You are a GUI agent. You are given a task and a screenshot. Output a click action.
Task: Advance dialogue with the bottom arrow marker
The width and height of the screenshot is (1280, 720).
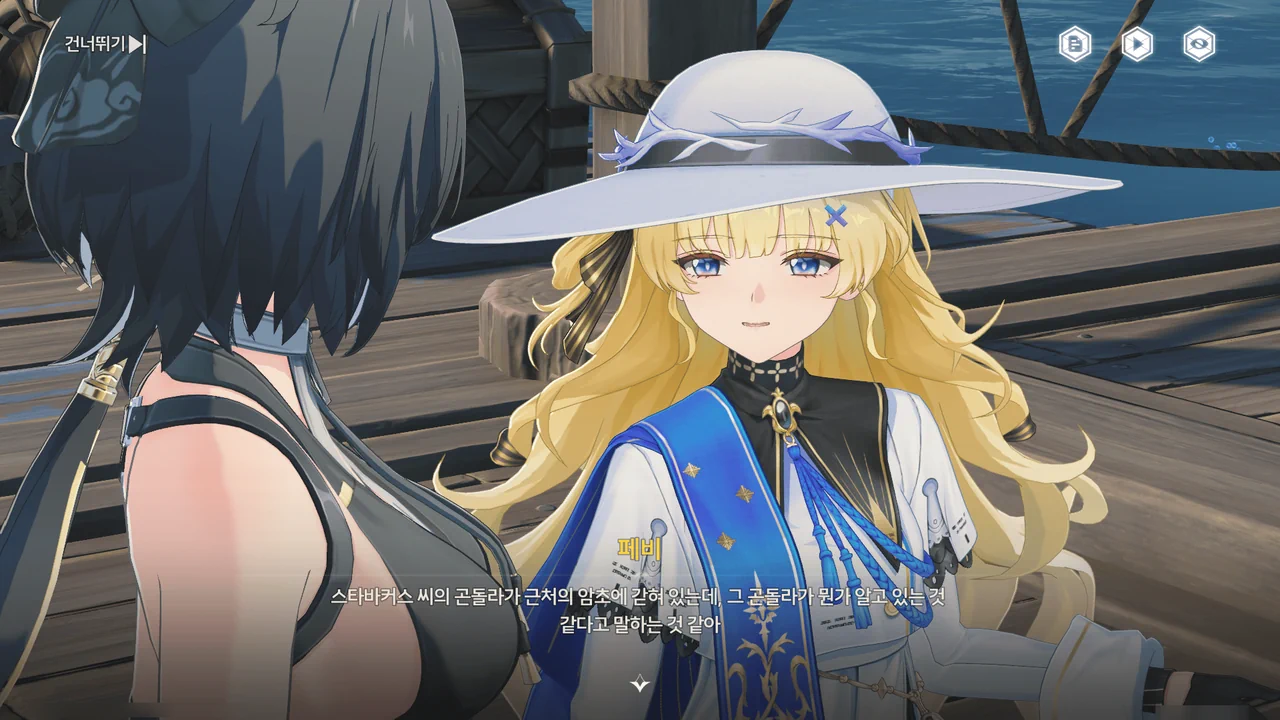tap(640, 684)
